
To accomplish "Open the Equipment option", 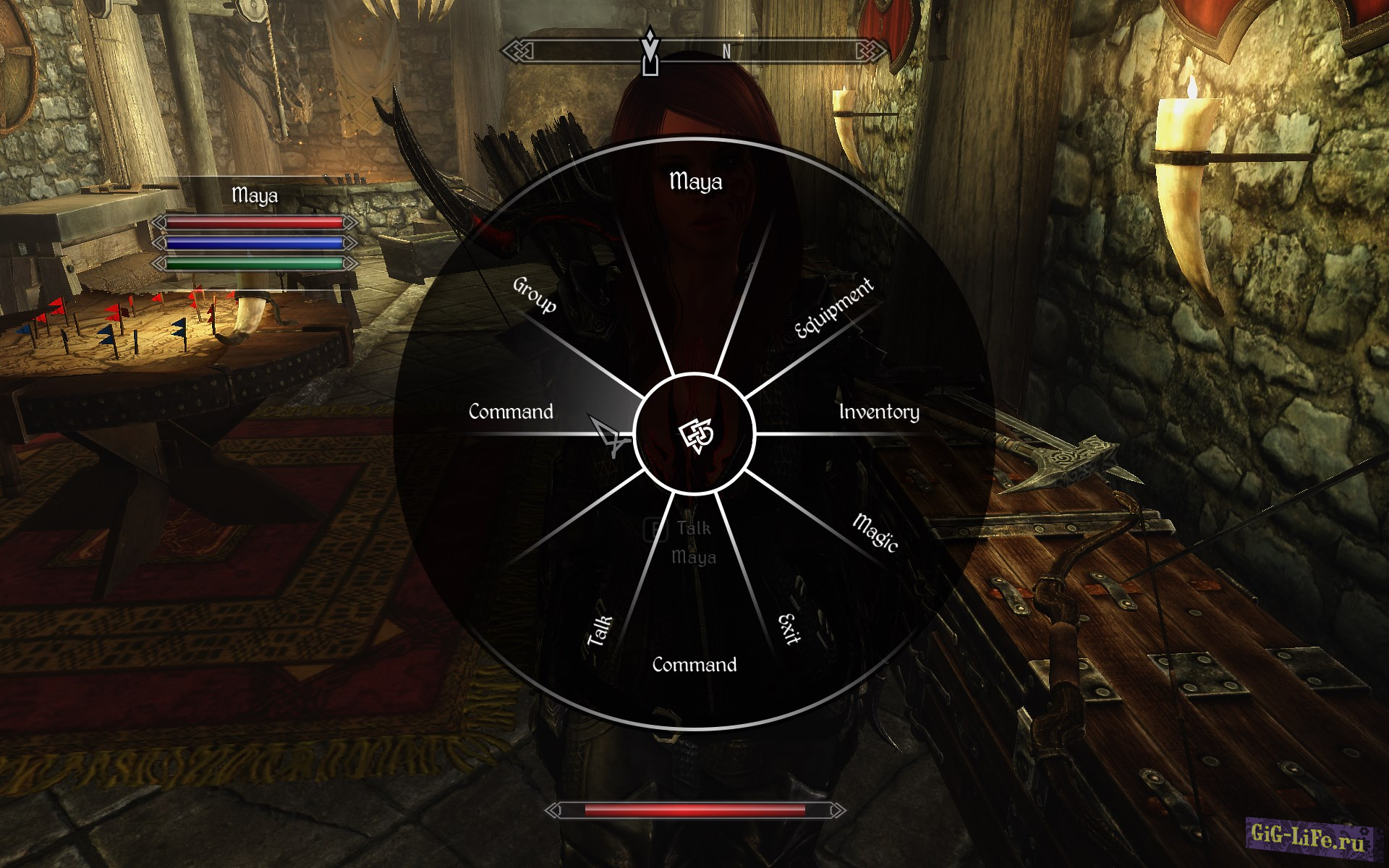I will click(x=833, y=308).
